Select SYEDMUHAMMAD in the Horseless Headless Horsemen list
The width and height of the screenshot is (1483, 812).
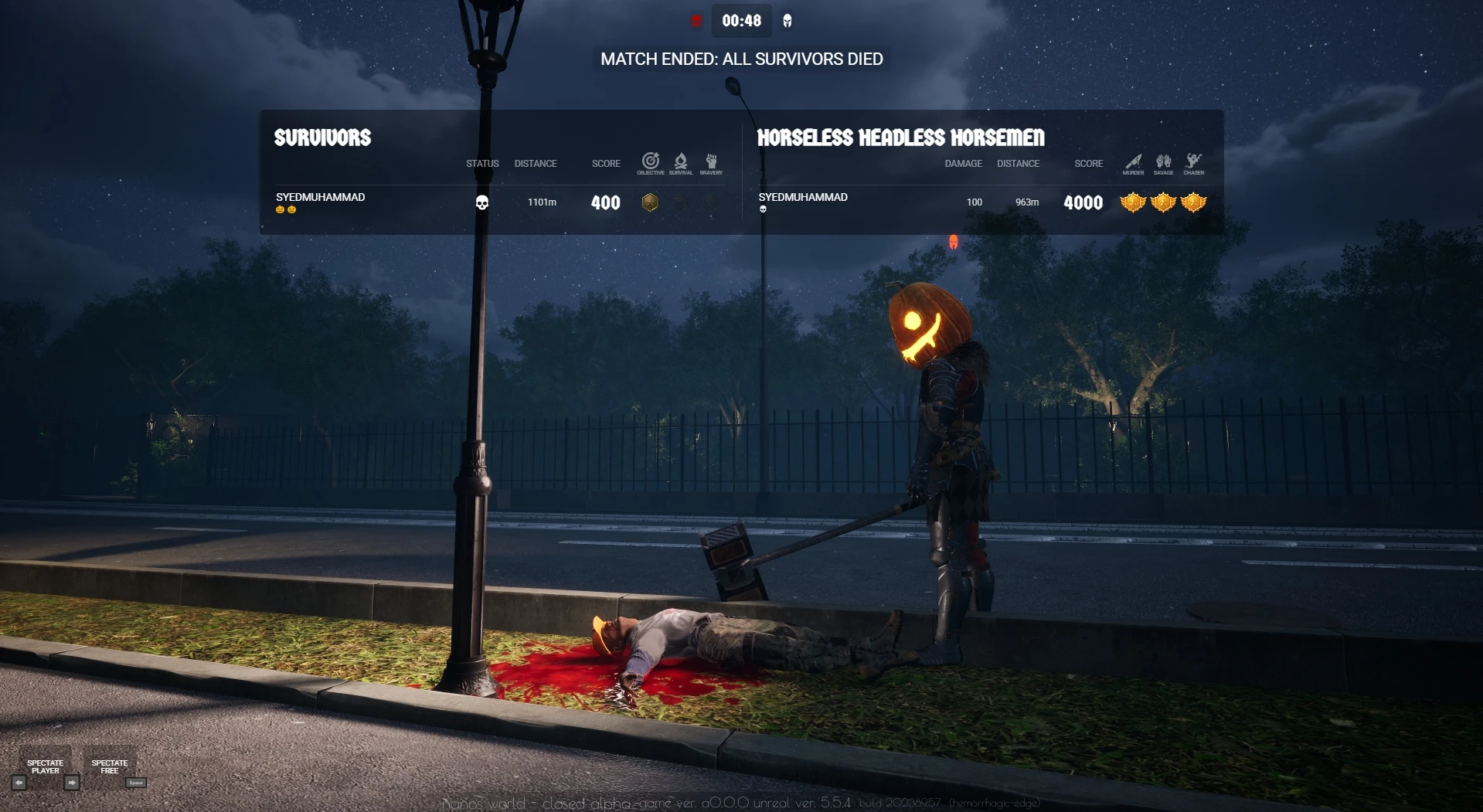coord(802,198)
